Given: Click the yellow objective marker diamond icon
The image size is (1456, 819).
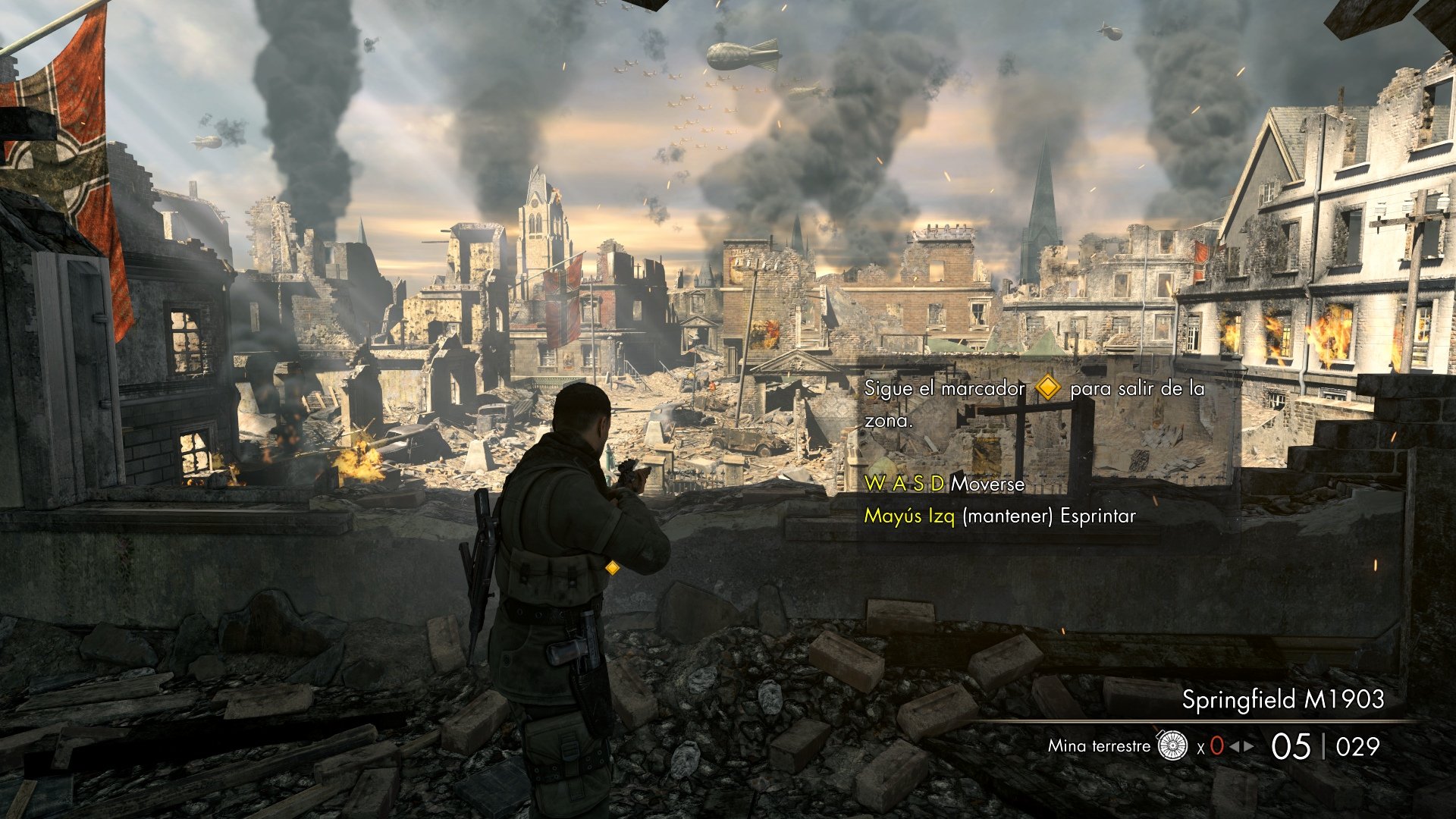Looking at the screenshot, I should tap(1047, 389).
